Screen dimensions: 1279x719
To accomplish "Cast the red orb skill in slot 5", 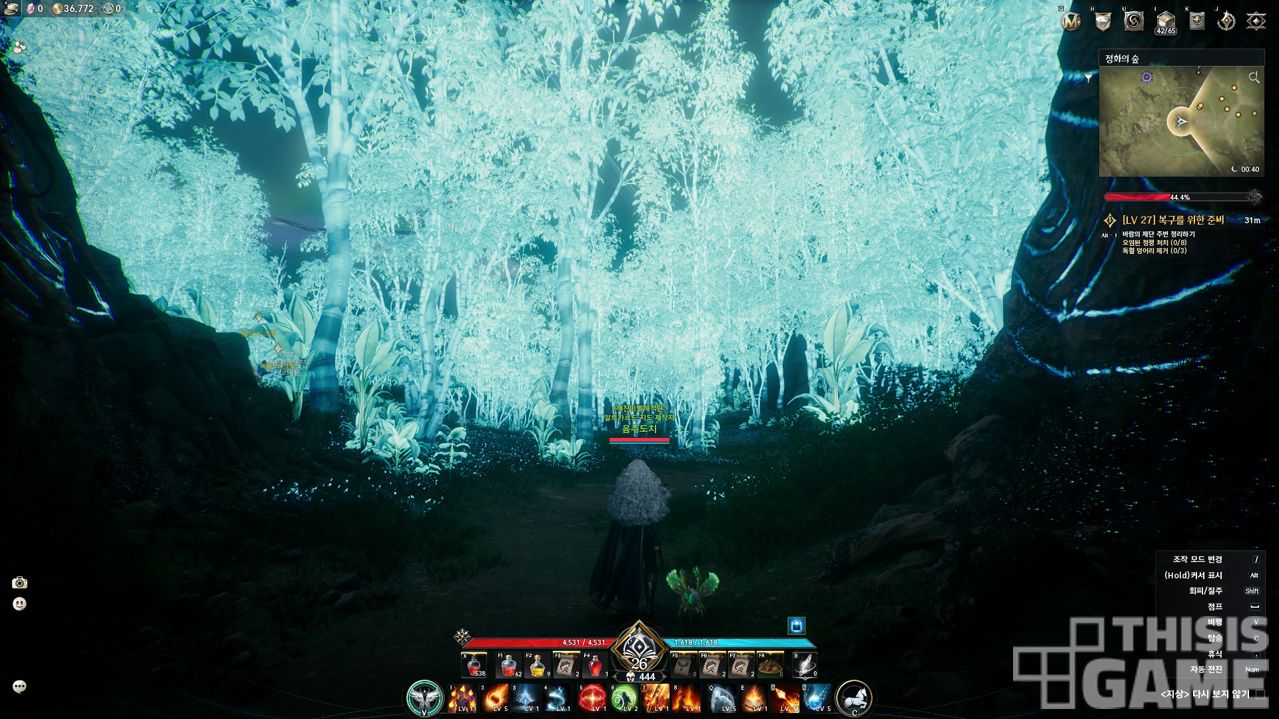I will click(593, 697).
